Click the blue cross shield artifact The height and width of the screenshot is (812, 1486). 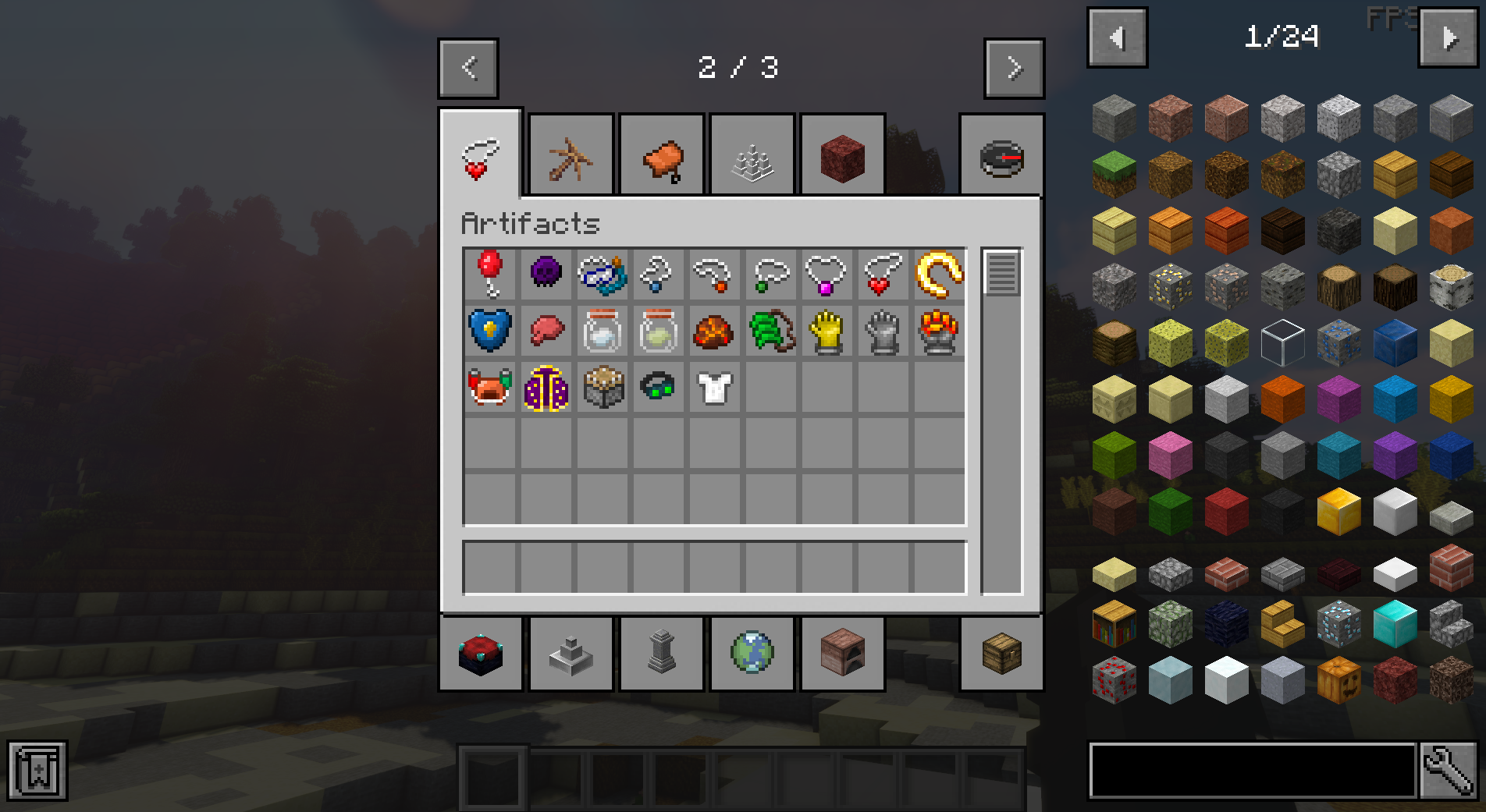tap(490, 331)
